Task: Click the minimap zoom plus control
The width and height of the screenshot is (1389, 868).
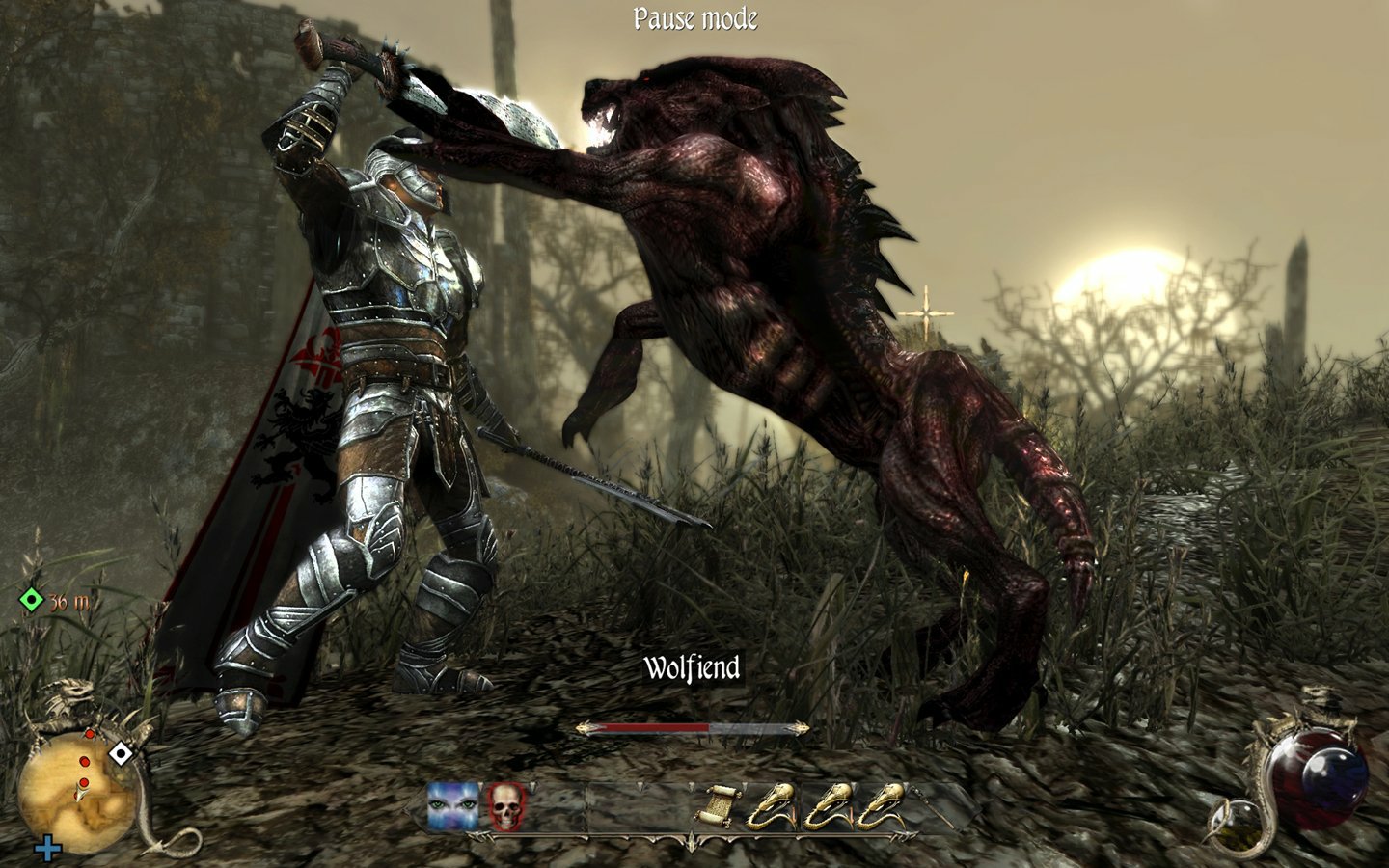Action: pos(47,850)
